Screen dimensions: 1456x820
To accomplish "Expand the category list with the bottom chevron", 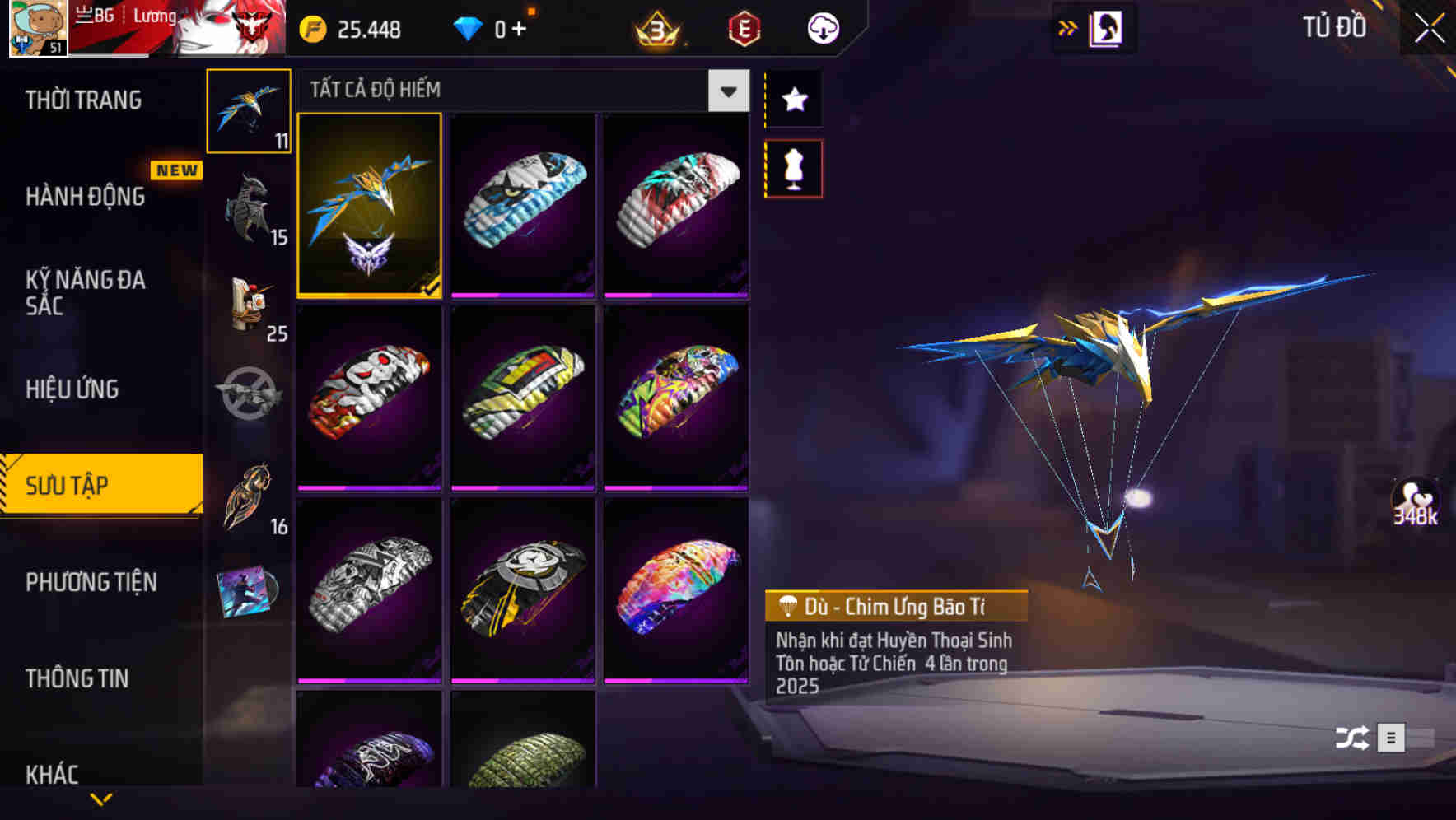I will click(102, 797).
